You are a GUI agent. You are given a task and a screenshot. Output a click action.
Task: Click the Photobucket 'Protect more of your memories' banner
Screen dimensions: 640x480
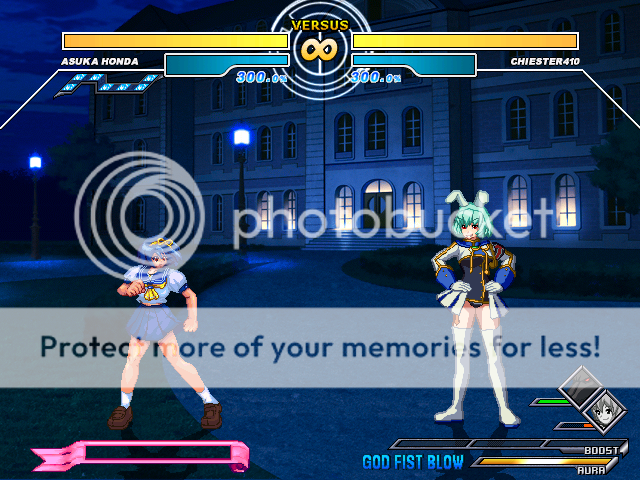tap(320, 347)
